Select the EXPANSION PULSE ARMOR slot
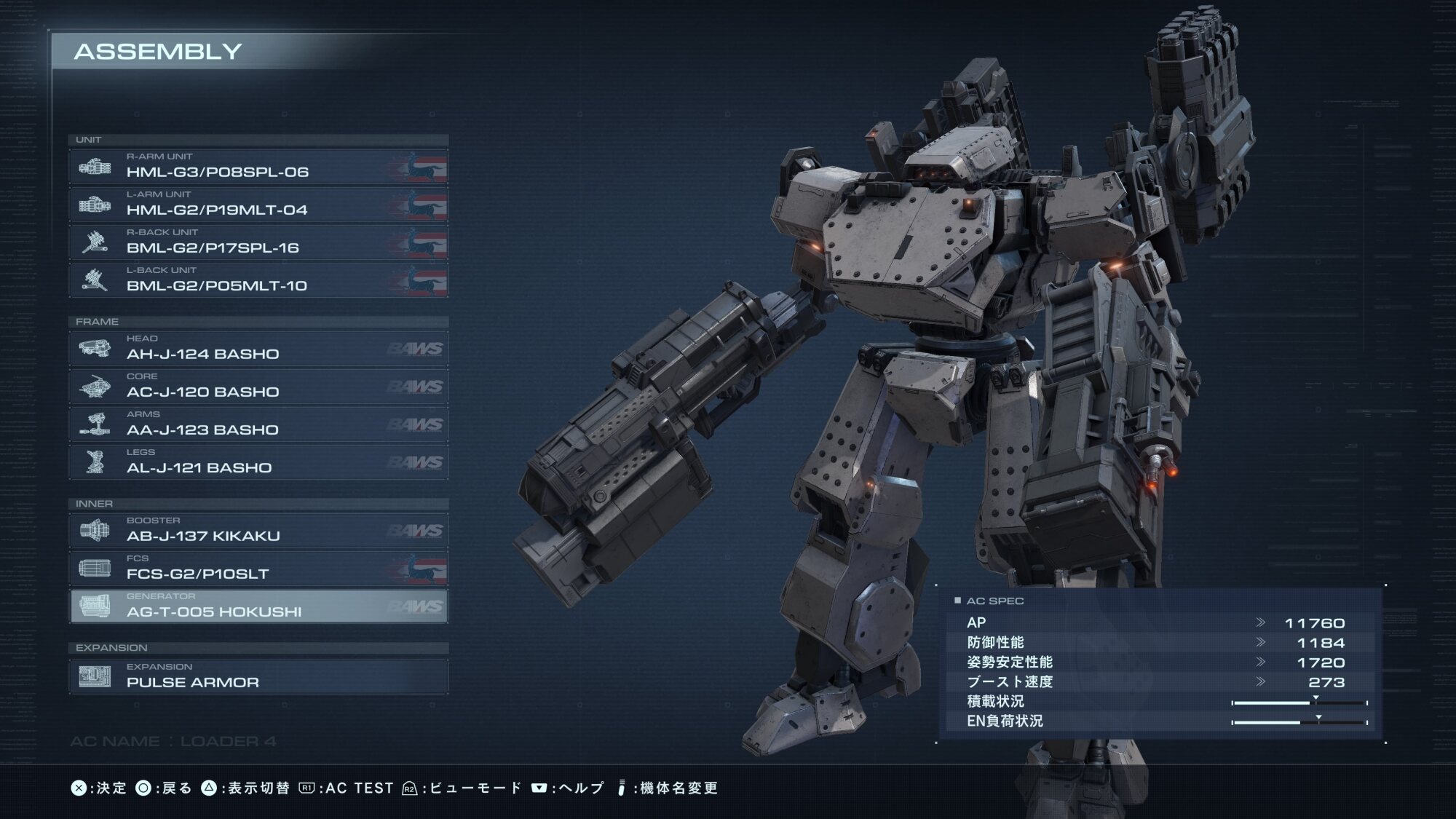1456x819 pixels. 258,676
